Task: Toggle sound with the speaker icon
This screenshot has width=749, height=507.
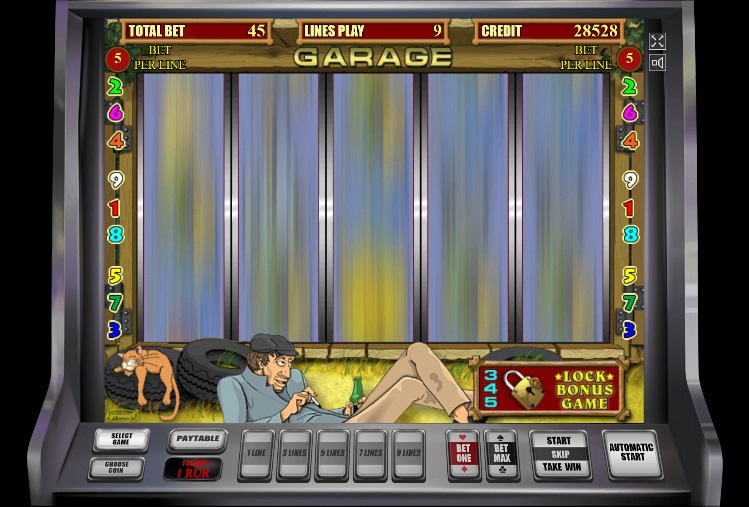Action: click(x=657, y=63)
